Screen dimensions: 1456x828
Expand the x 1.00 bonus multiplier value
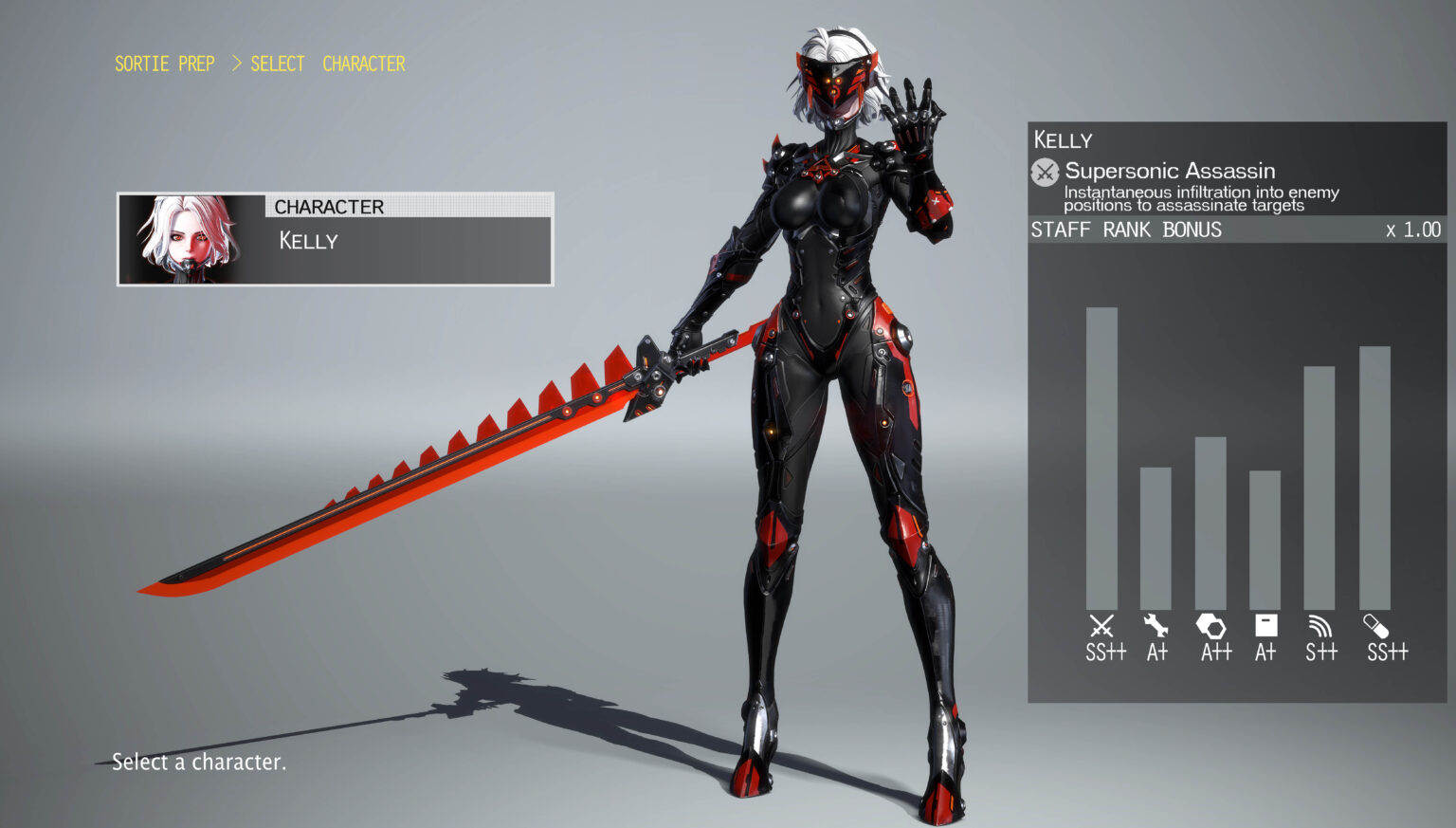(1412, 230)
